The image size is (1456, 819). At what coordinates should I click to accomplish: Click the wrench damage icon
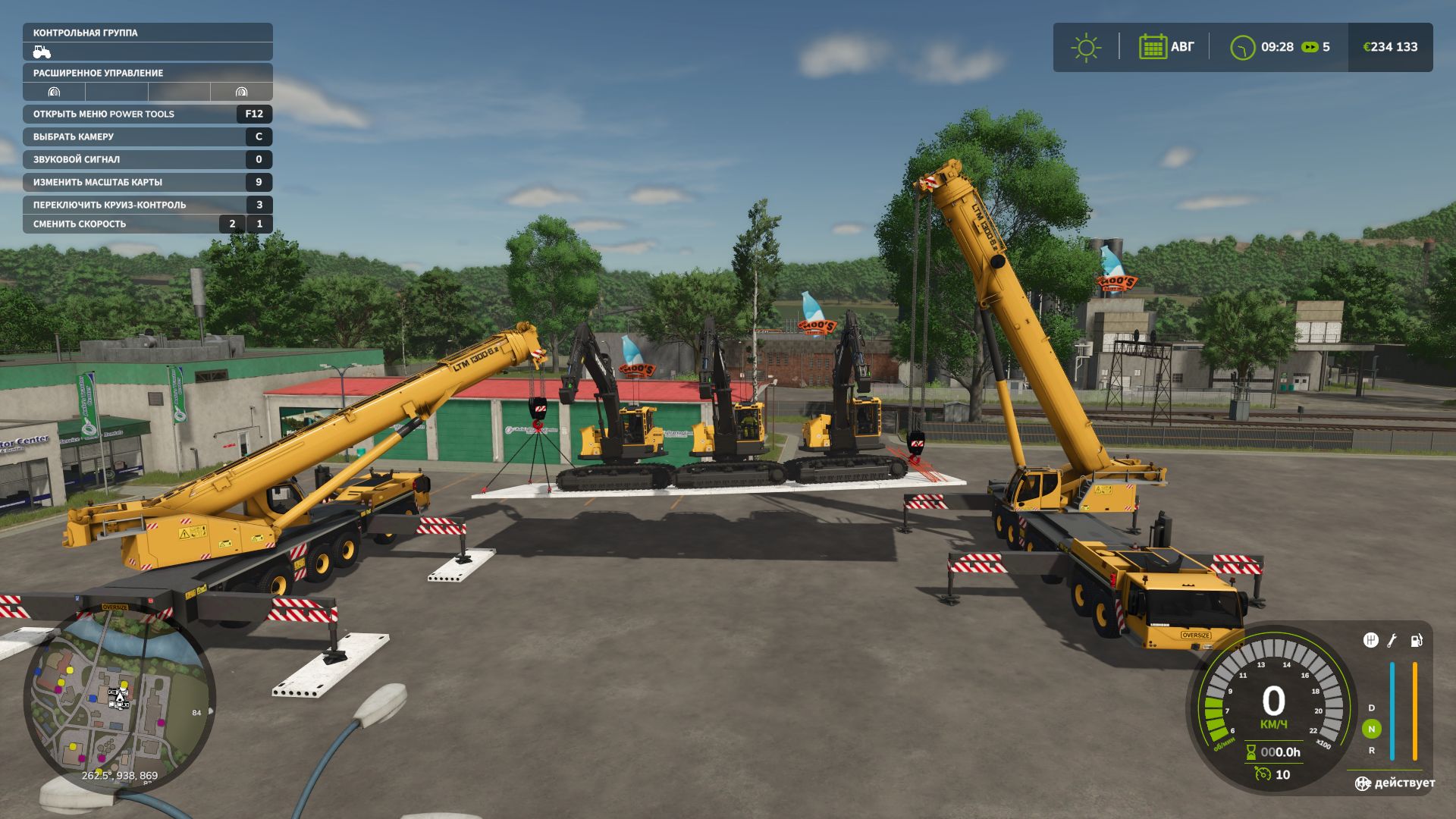point(1392,641)
